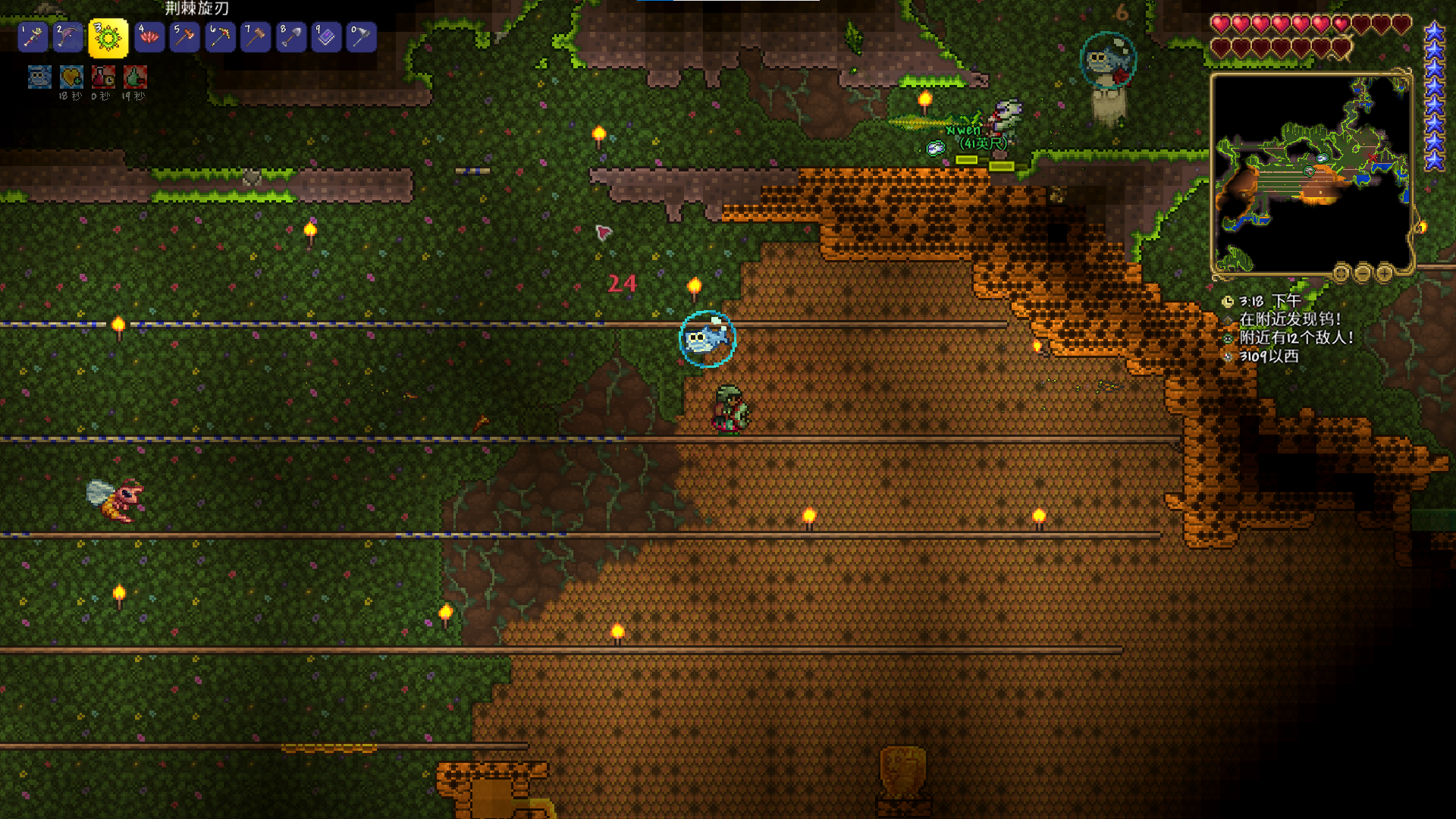Select the purple bow in slot 2

(68, 37)
